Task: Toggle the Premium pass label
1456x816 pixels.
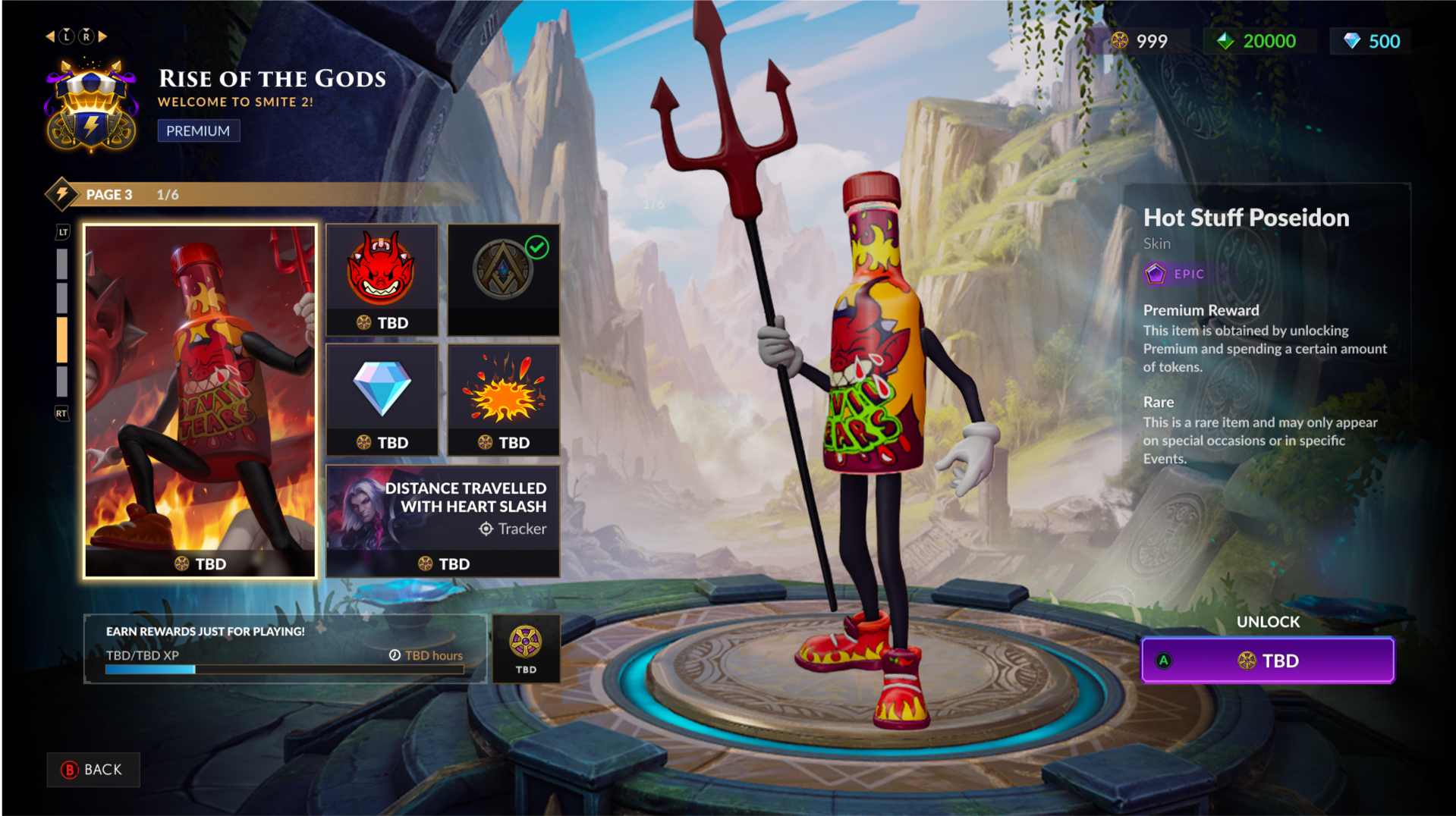Action: tap(198, 130)
